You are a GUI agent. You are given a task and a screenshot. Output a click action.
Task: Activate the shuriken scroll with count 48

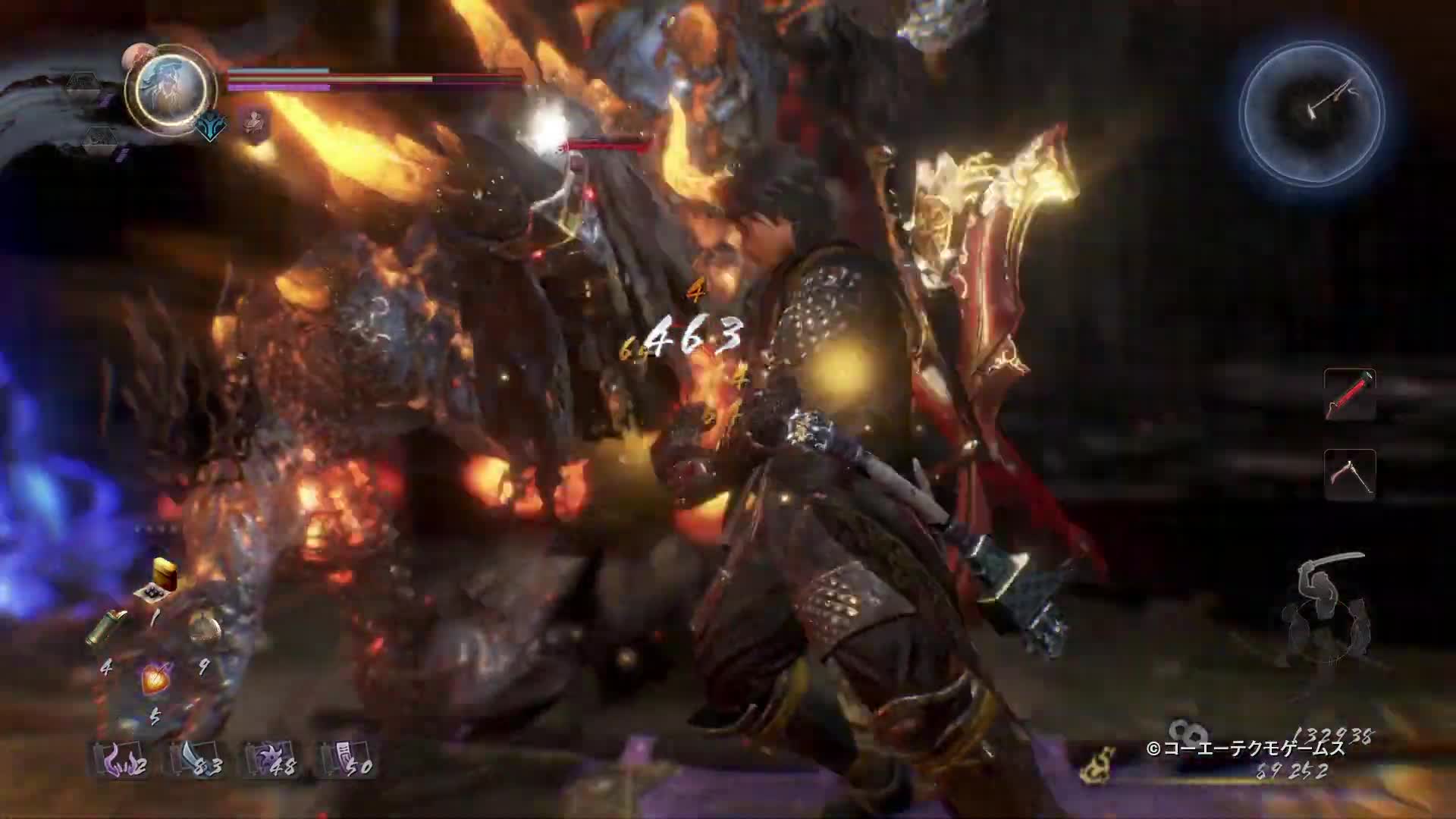pos(271,758)
